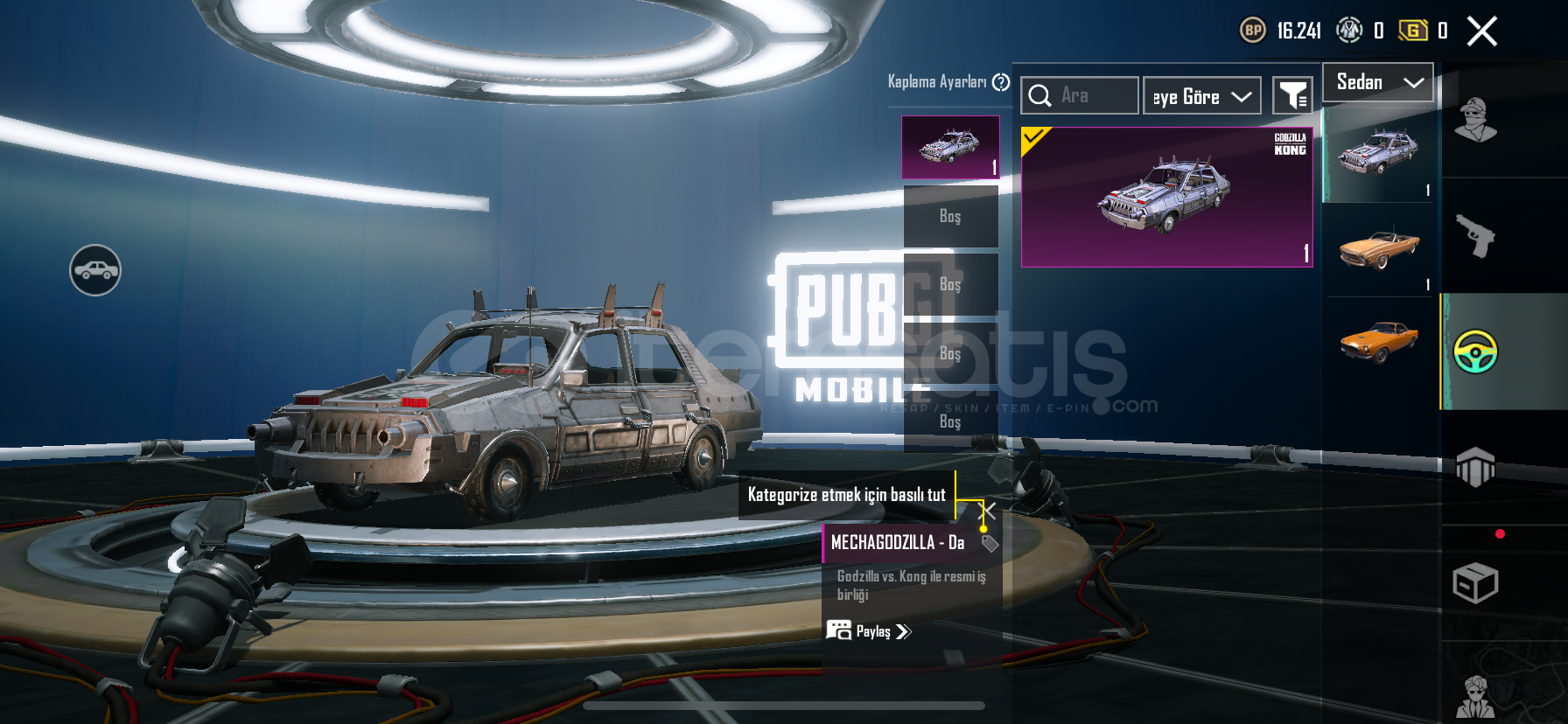Select the equipped Godzilla sedan skin slot

pos(950,148)
